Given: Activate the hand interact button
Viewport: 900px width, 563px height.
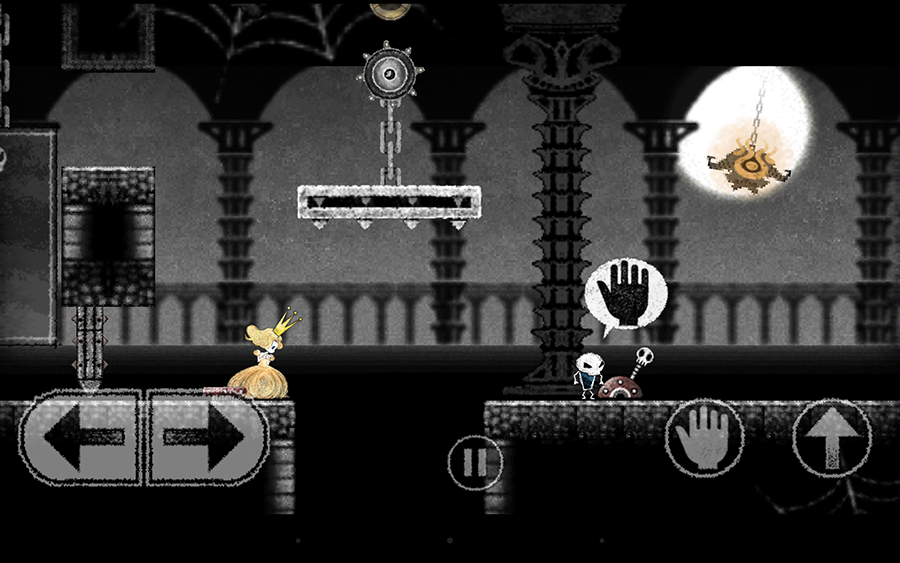Looking at the screenshot, I should (704, 438).
